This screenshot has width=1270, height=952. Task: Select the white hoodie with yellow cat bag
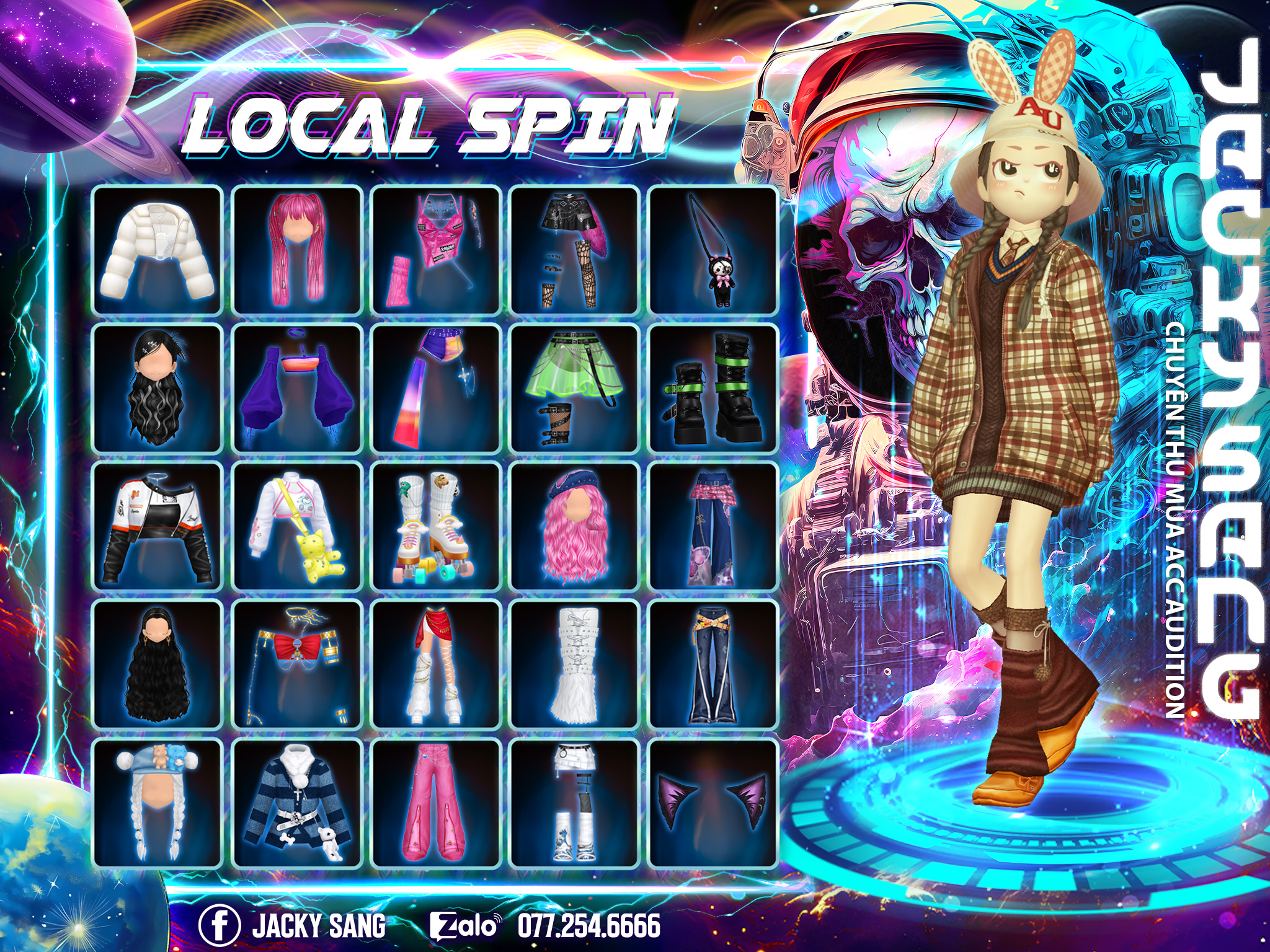[296, 527]
